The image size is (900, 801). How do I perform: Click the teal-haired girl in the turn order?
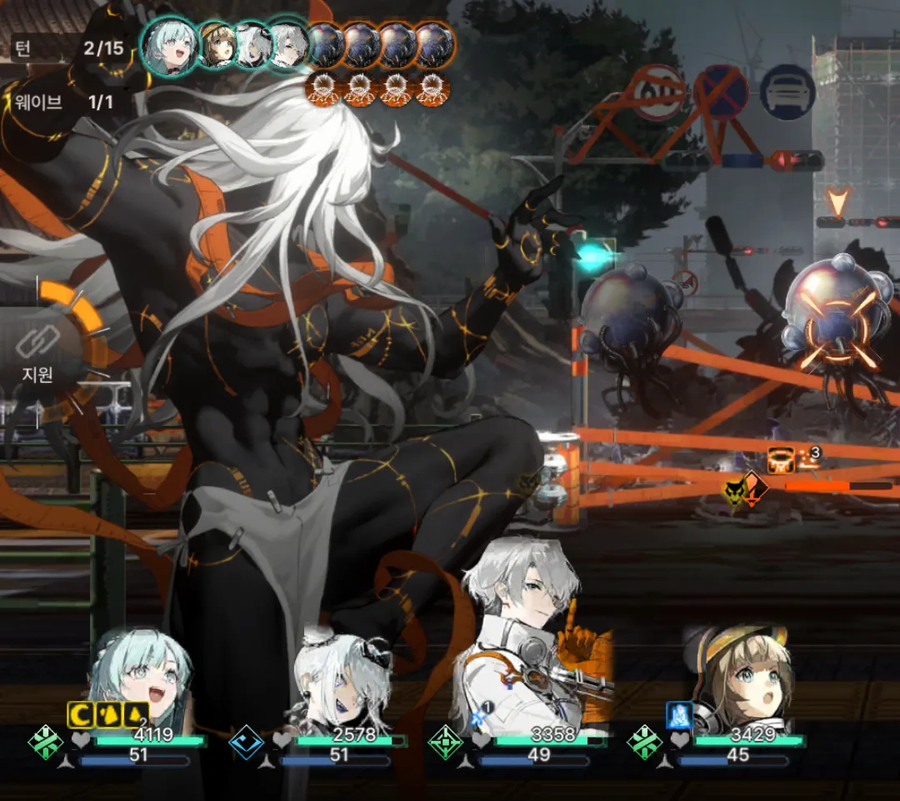point(169,43)
